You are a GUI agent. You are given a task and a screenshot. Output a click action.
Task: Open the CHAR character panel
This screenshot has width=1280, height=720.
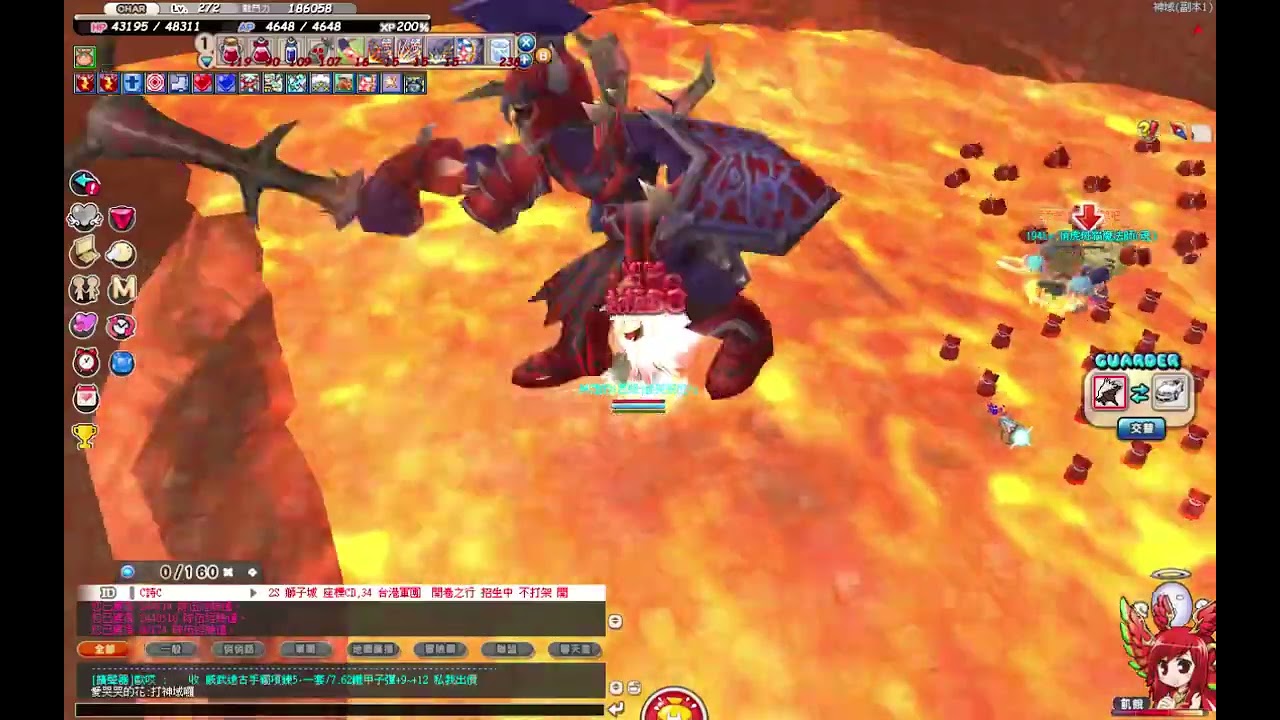[x=132, y=9]
